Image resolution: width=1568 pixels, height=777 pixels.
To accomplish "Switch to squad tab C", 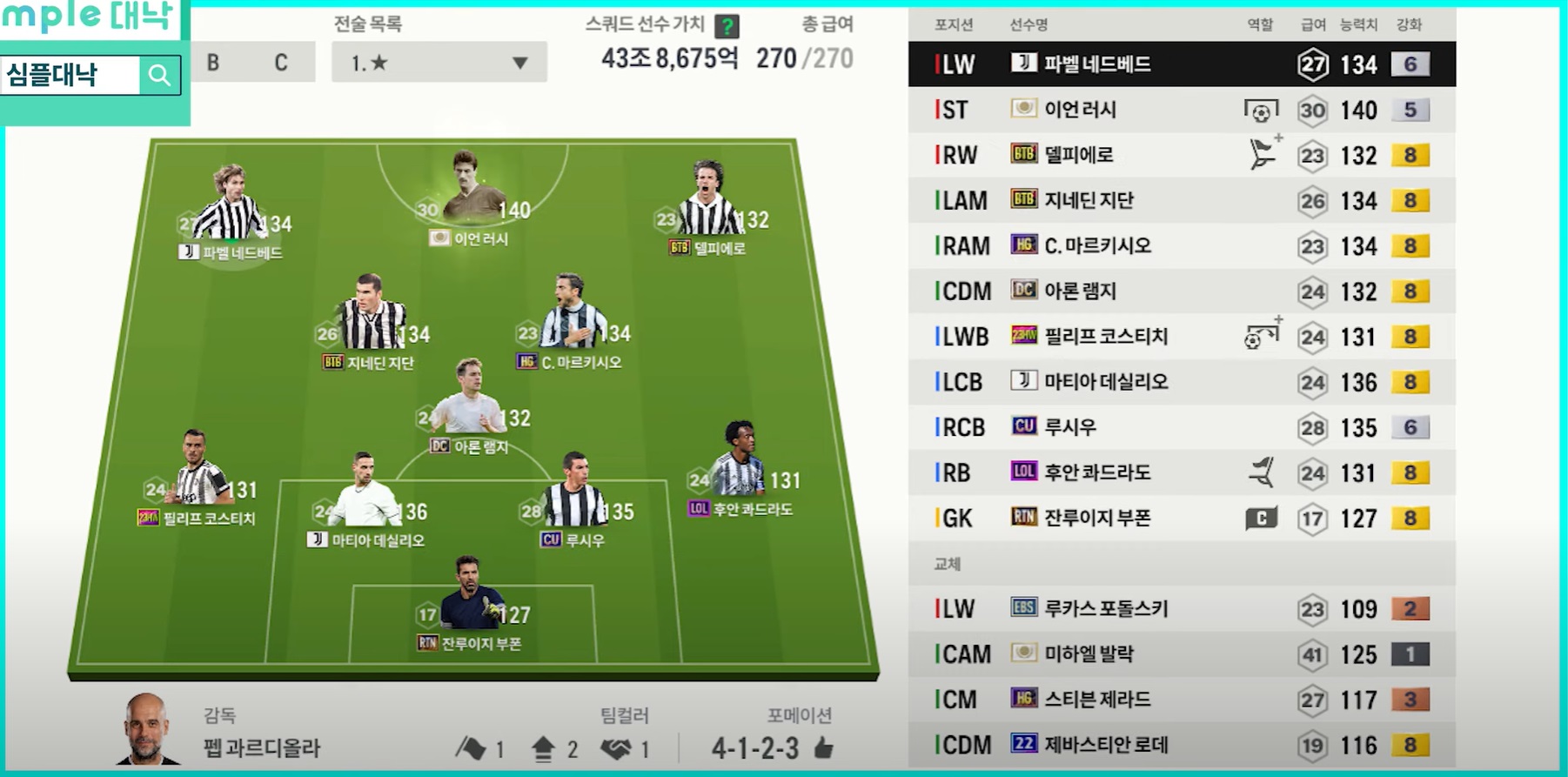I will [x=280, y=63].
